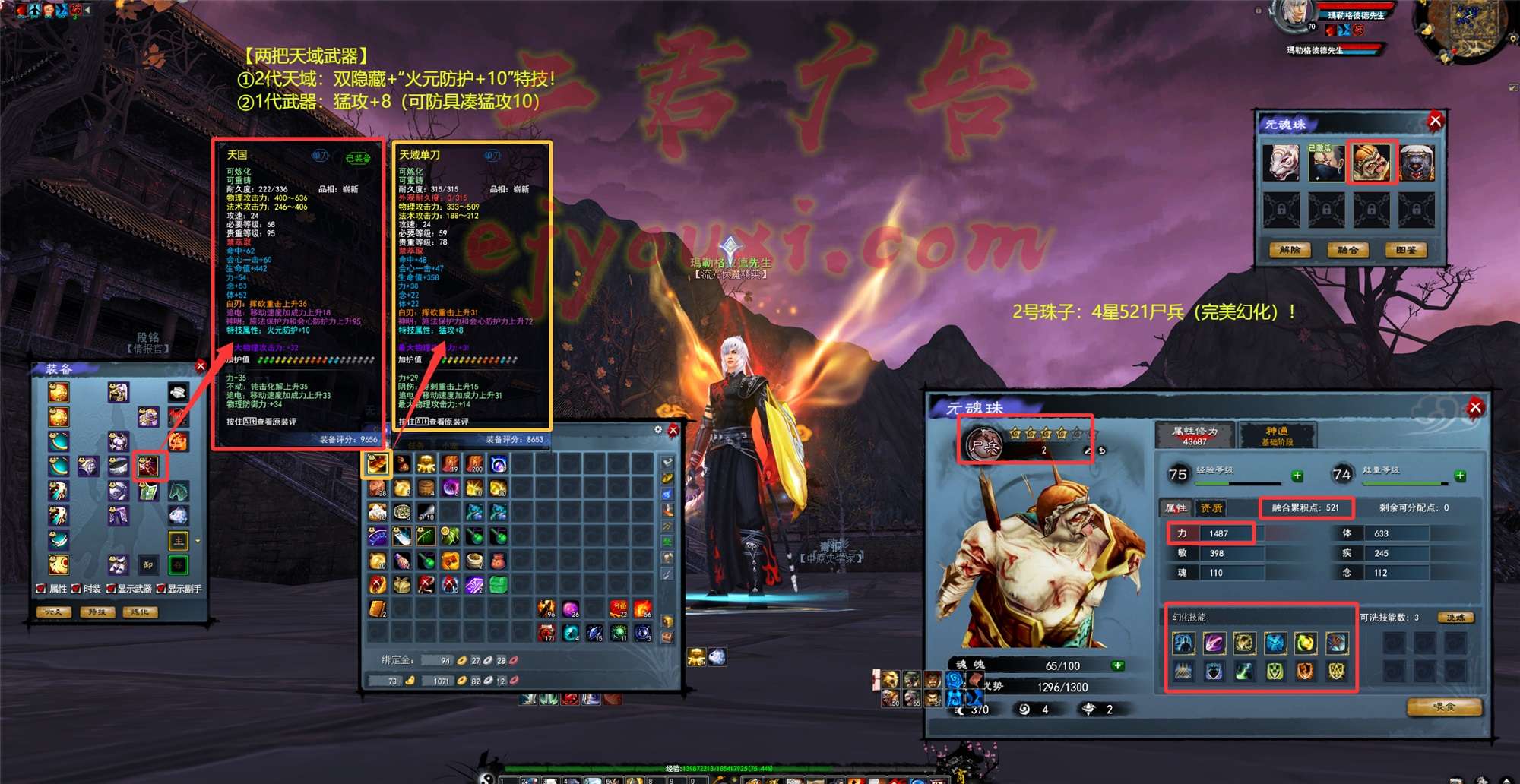Click the 洗炼 refine skills button
The image size is (1520, 784).
1455,618
